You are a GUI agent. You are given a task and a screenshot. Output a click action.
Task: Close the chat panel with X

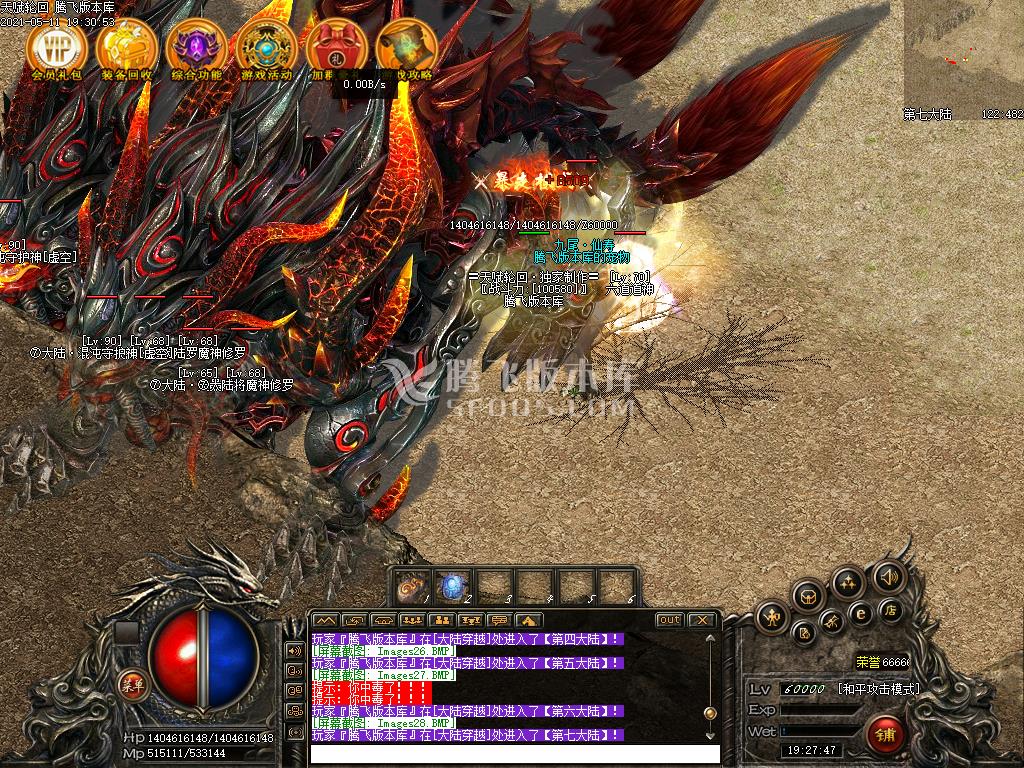pyautogui.click(x=703, y=620)
